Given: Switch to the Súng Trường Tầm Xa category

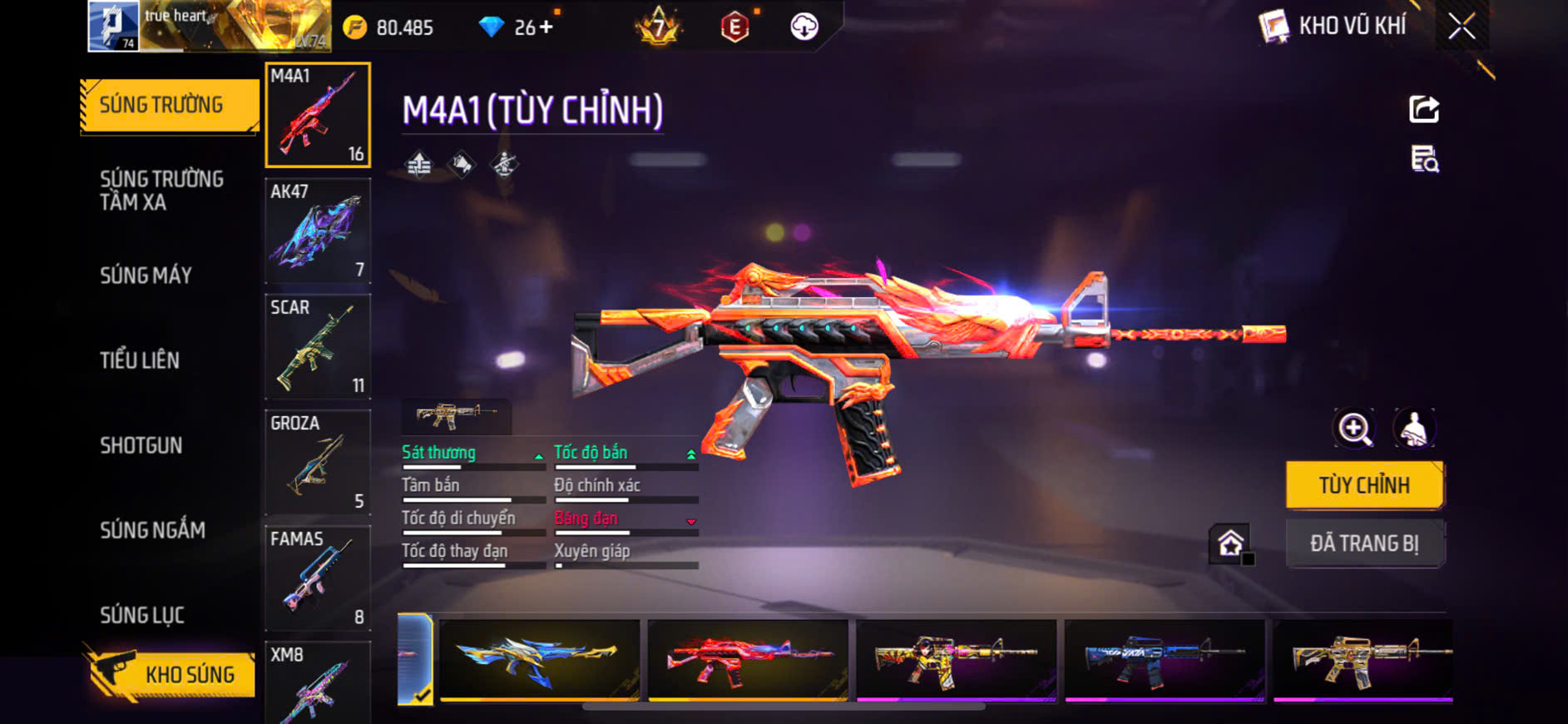Looking at the screenshot, I should coord(161,191).
